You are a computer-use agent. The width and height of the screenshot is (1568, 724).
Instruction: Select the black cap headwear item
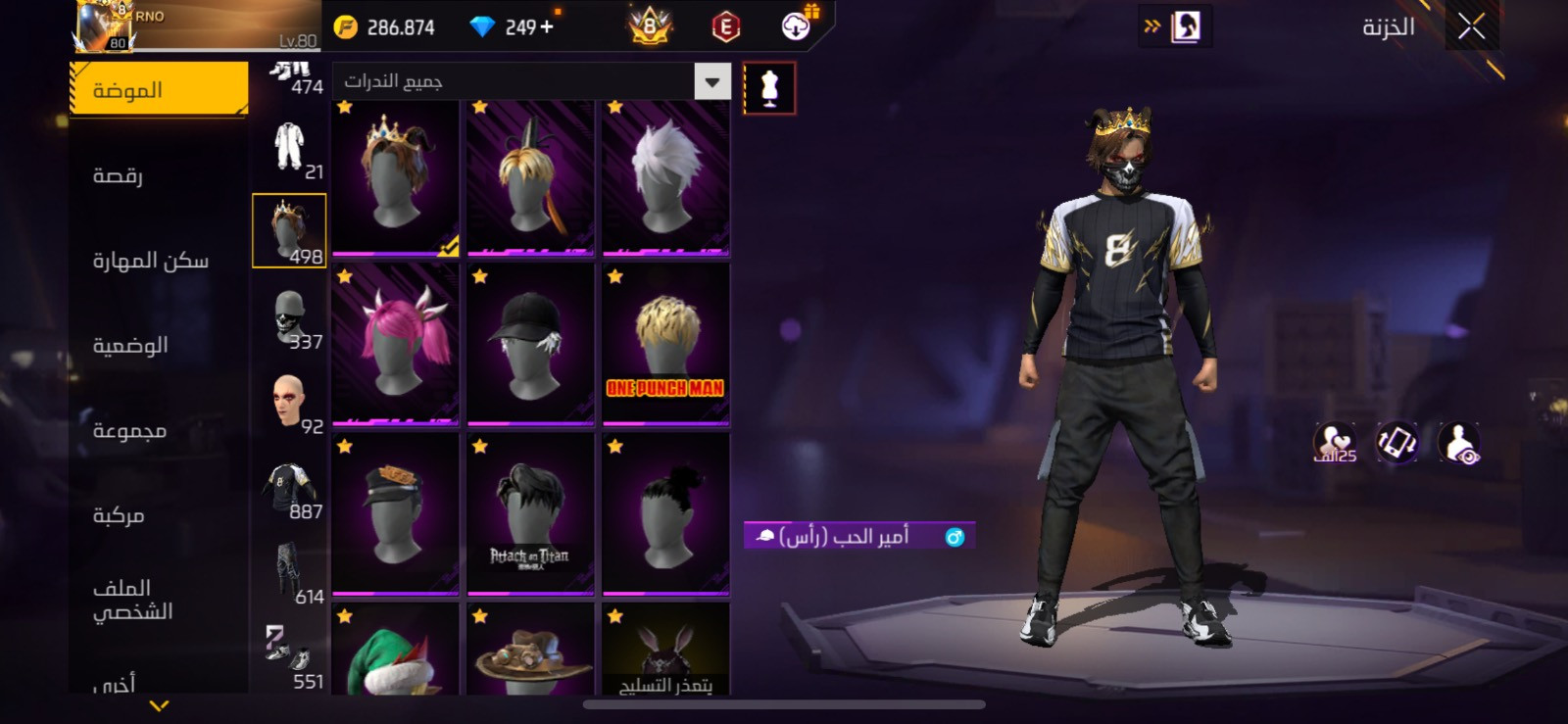pos(530,345)
